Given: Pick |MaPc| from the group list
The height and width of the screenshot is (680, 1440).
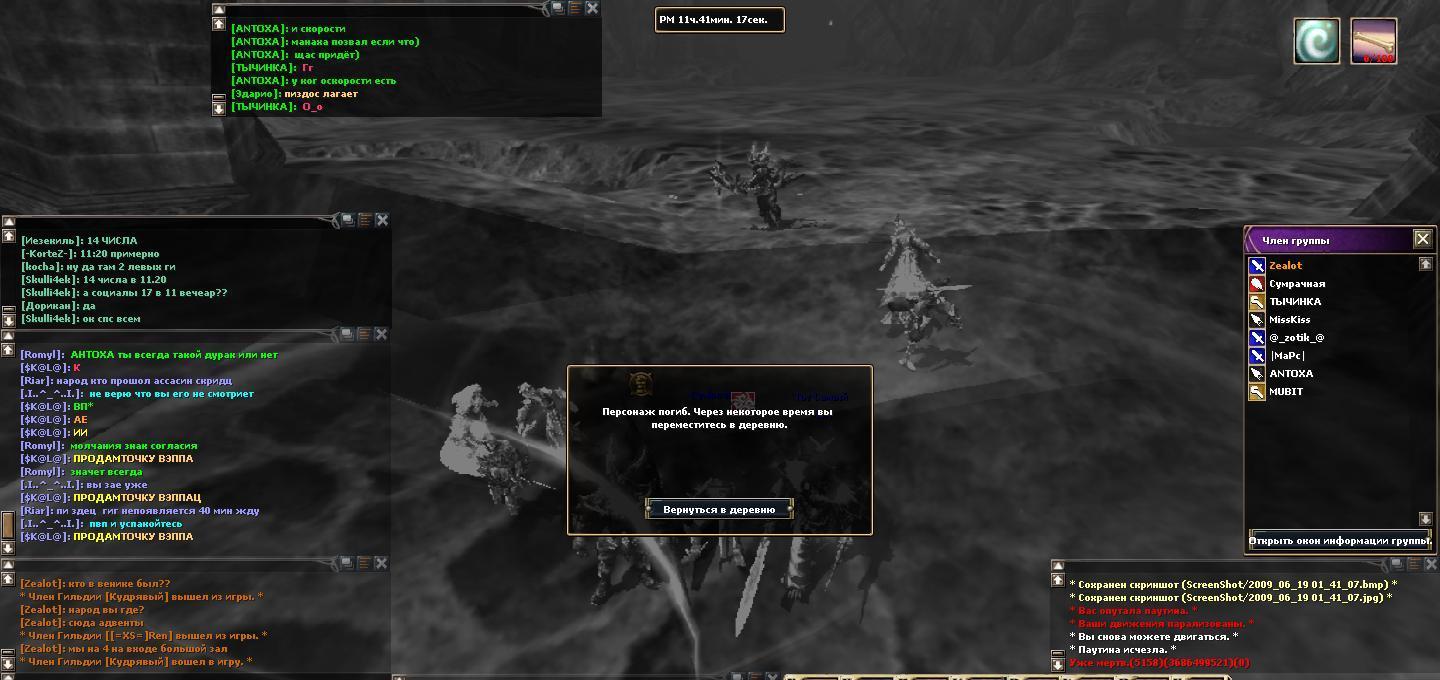Looking at the screenshot, I should (1287, 356).
